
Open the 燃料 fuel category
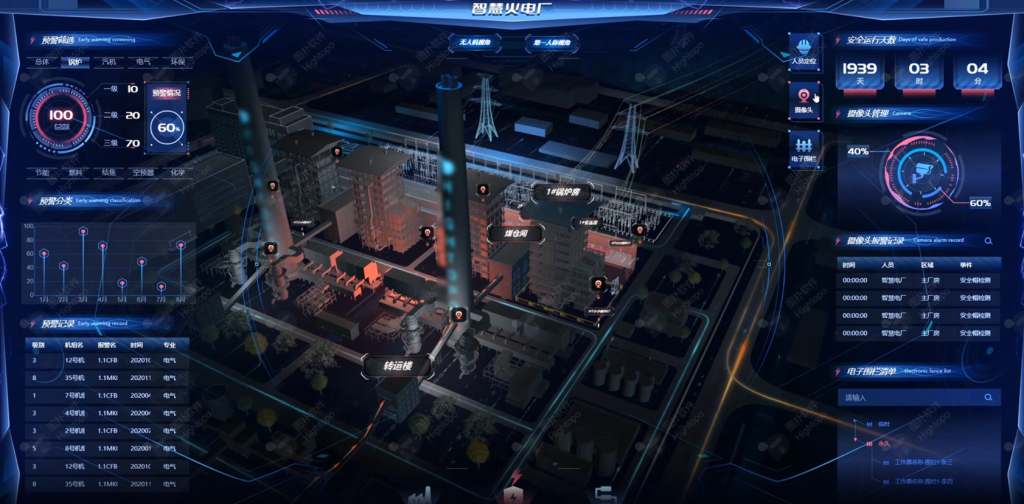tap(75, 172)
